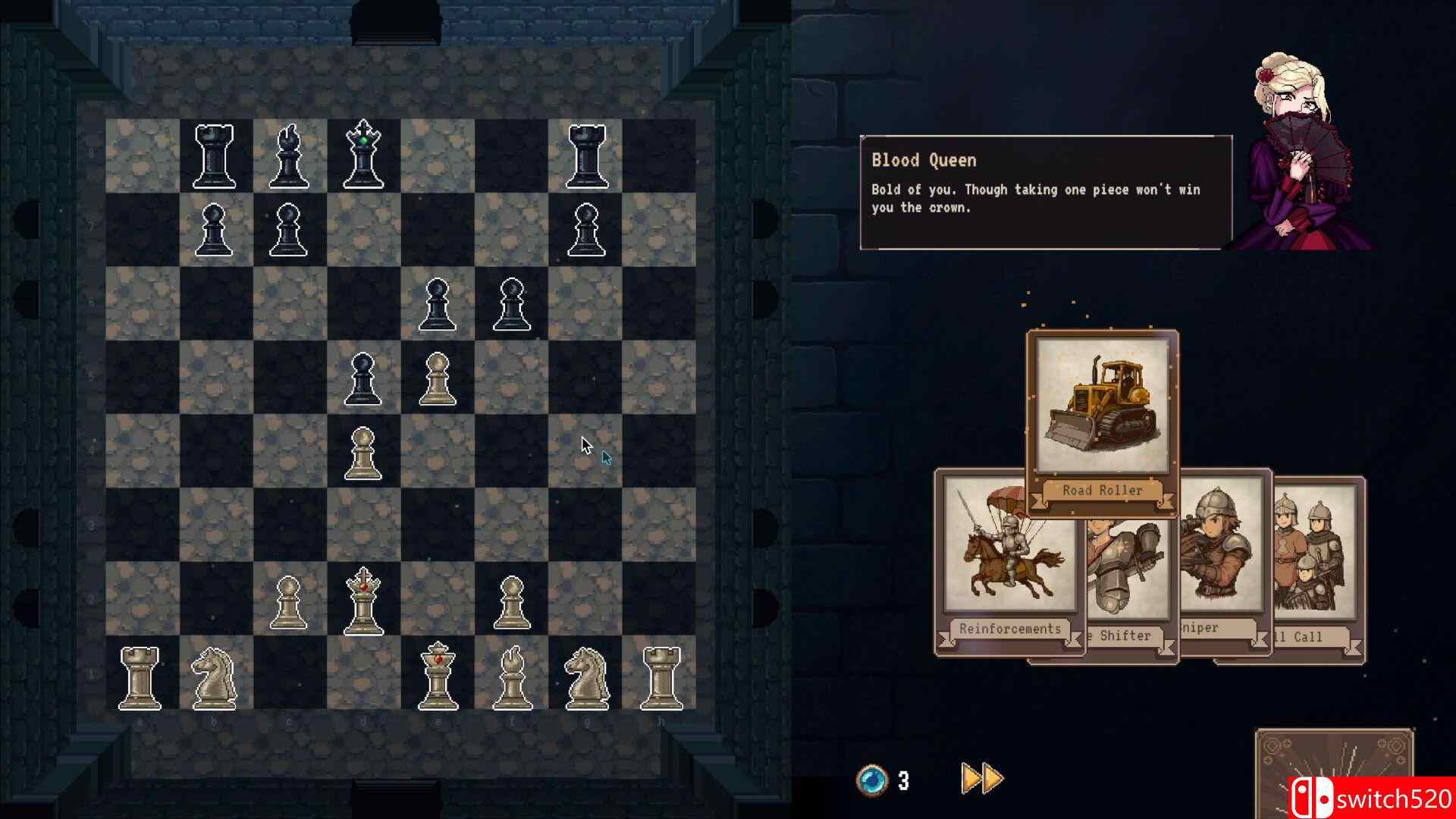Pick the white bishop on the board
This screenshot has height=819, width=1456.
(x=512, y=676)
